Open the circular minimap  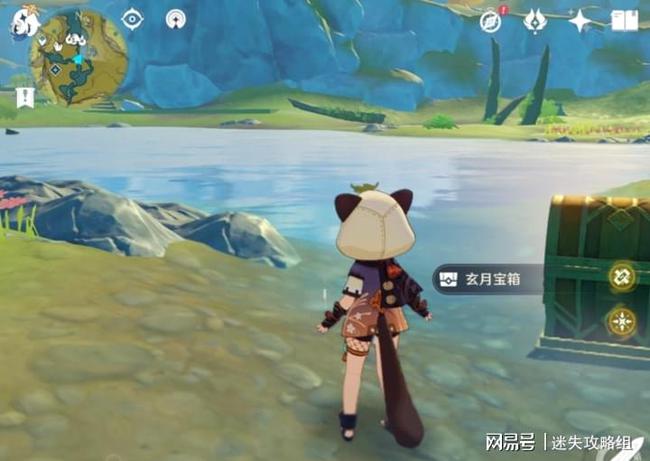point(80,58)
